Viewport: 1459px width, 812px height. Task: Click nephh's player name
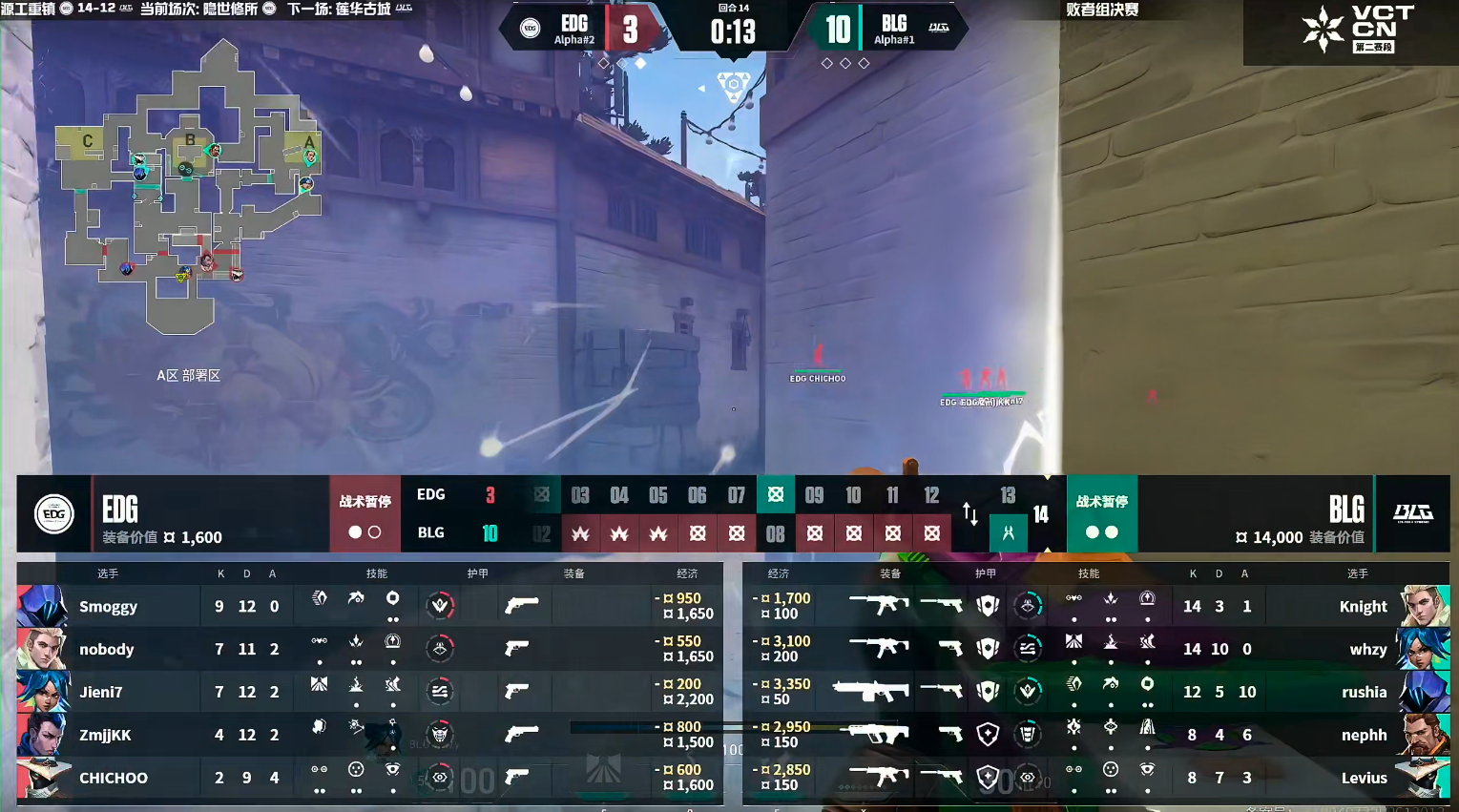(x=1364, y=736)
